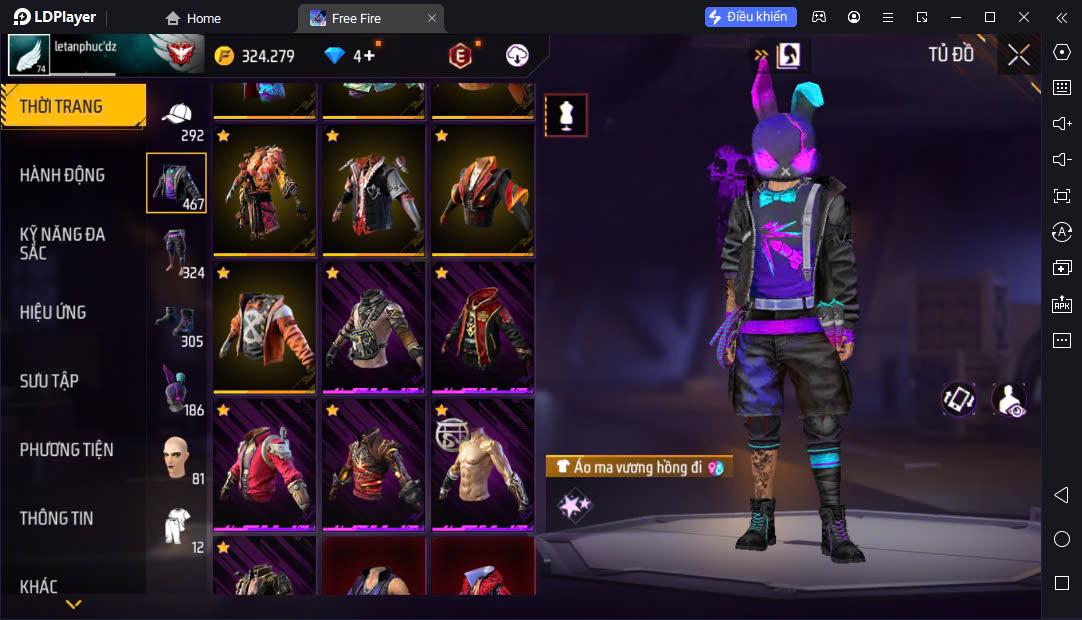Open the pants subcategory showing 324
Image resolution: width=1082 pixels, height=620 pixels.
point(176,252)
